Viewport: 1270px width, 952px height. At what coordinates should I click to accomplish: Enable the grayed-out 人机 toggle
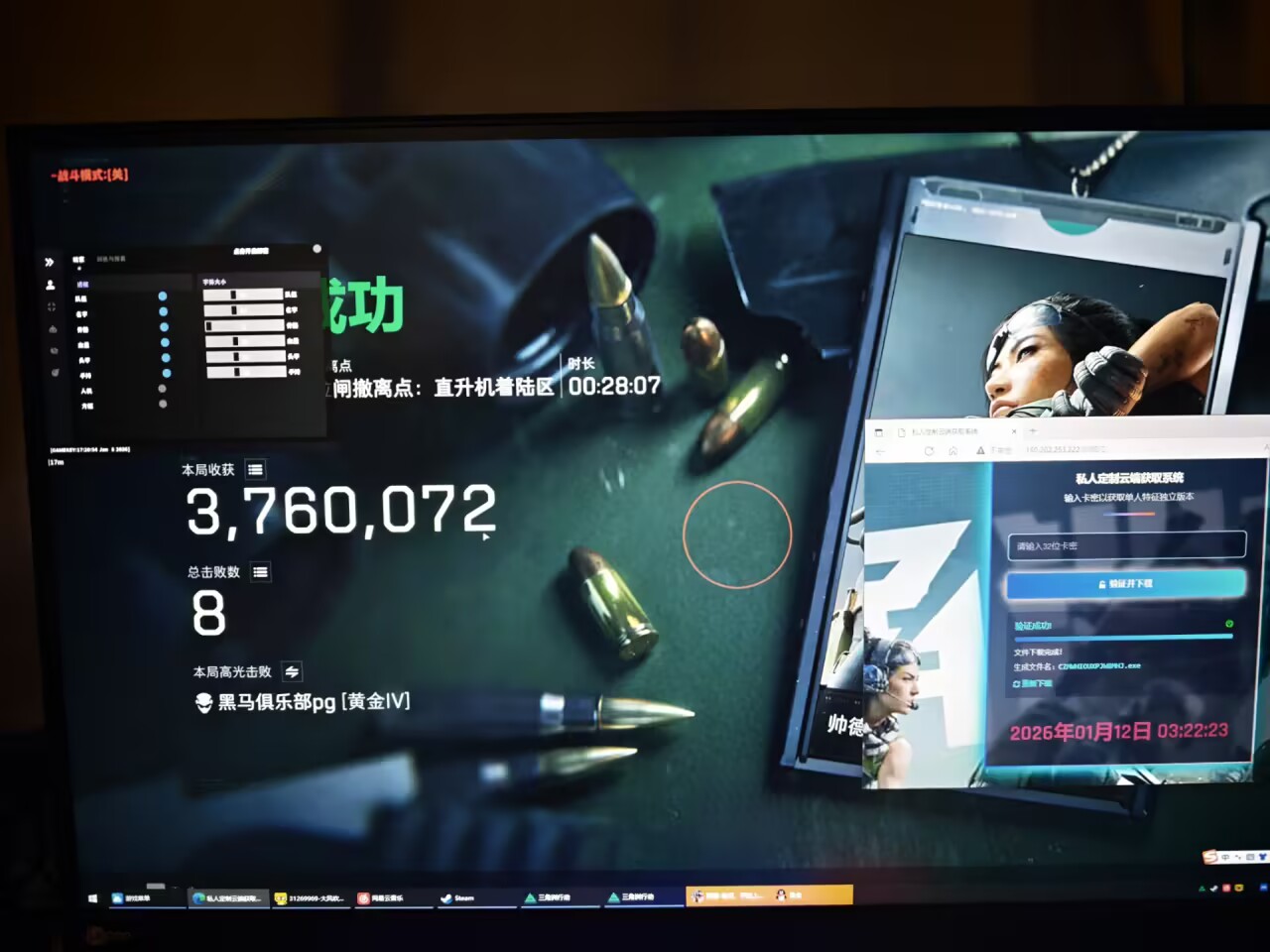tap(162, 389)
